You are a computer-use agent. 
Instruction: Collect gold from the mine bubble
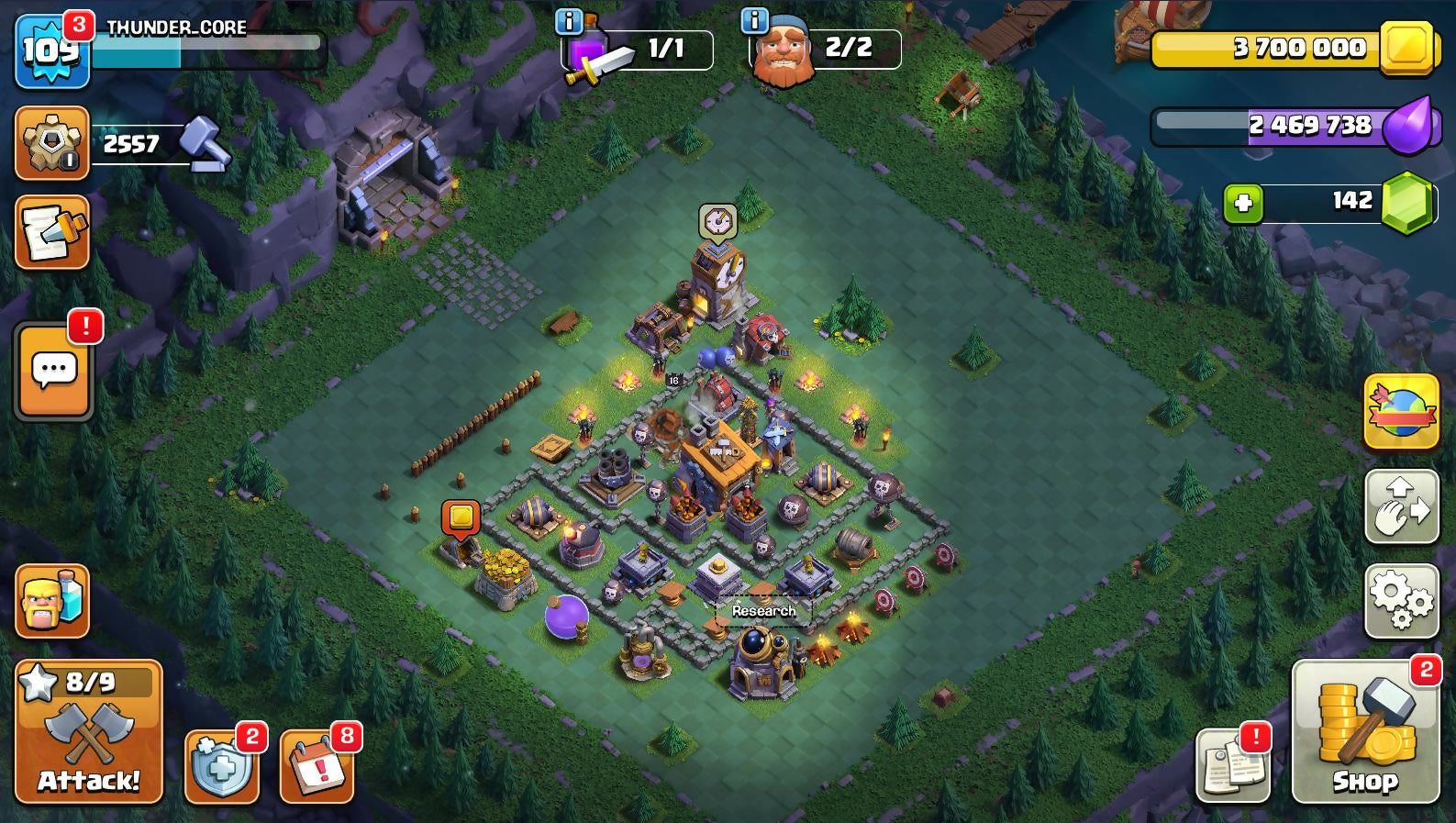[x=461, y=517]
